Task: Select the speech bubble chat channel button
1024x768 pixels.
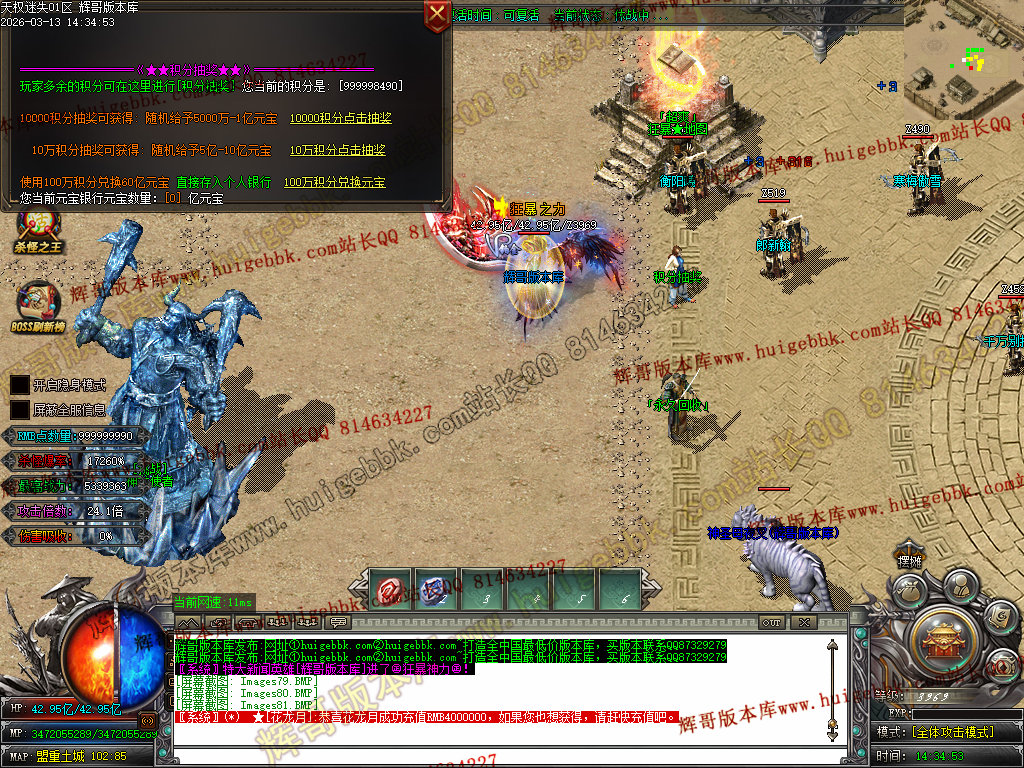Action: [338, 622]
